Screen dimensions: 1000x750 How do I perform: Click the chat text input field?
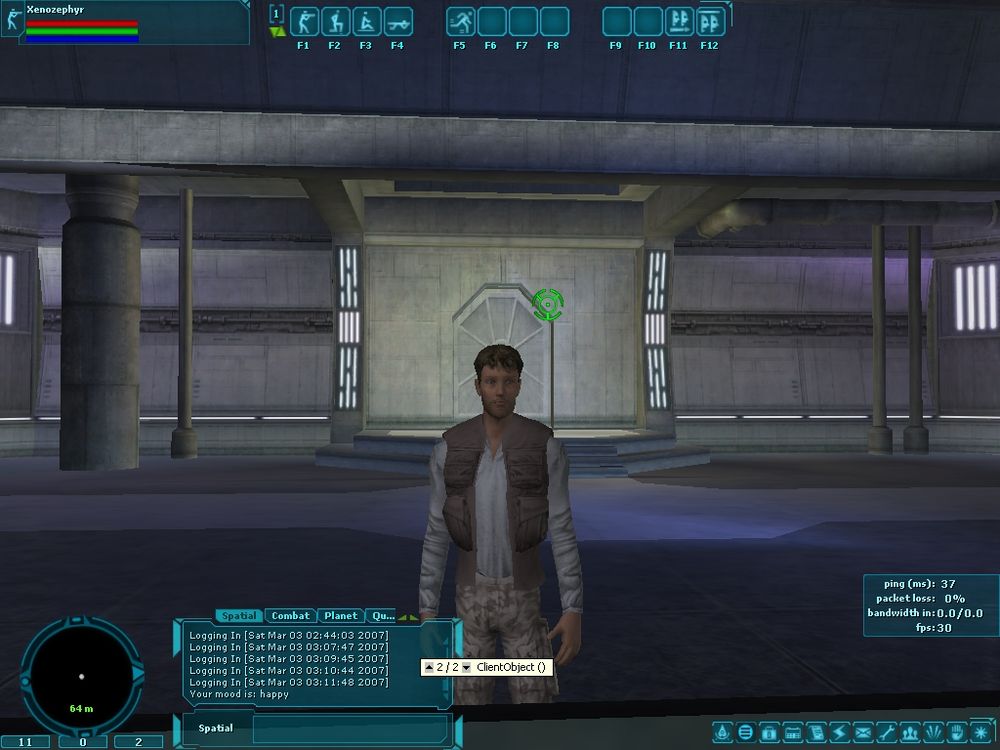pos(350,728)
